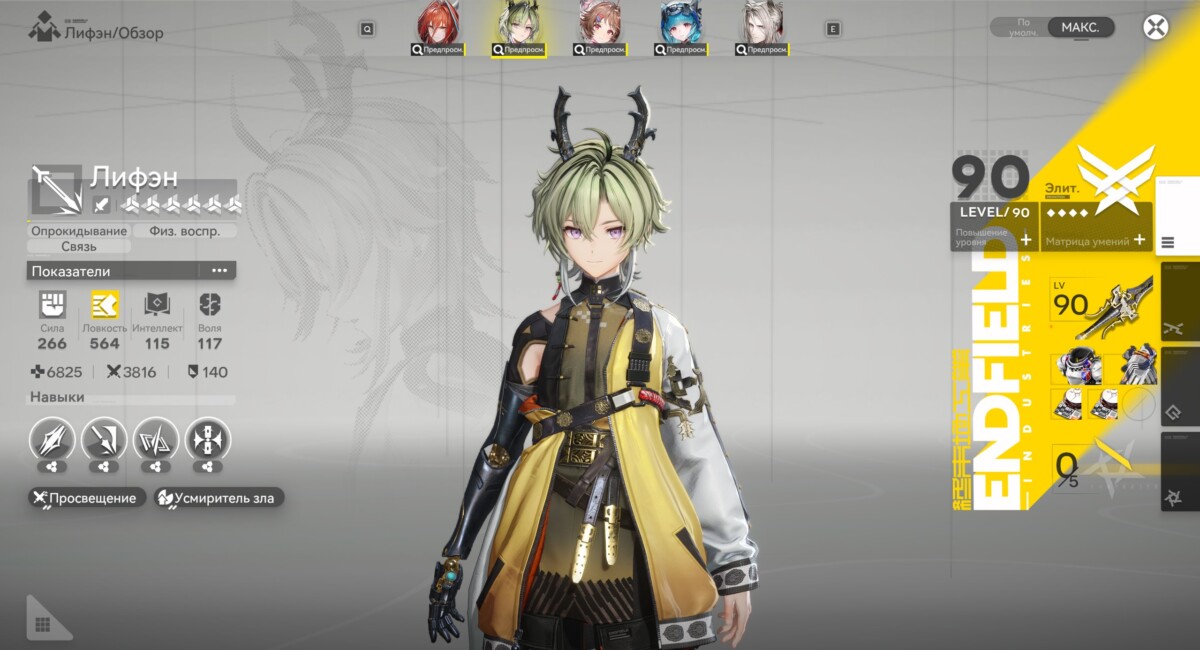Select the Сила fist attribute icon
This screenshot has height=650, width=1200.
[52, 305]
